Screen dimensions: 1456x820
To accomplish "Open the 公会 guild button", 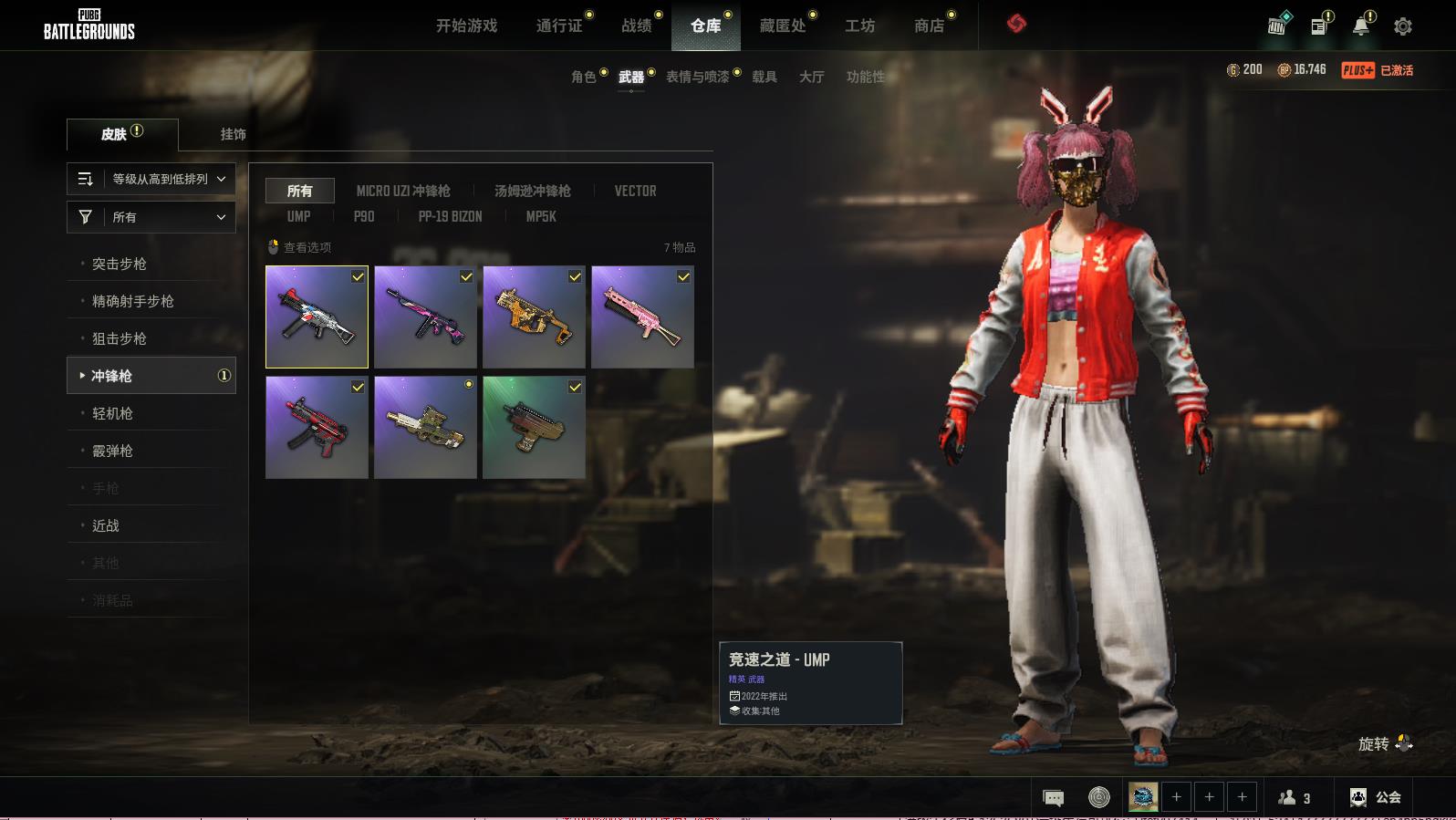I will pos(1376,797).
